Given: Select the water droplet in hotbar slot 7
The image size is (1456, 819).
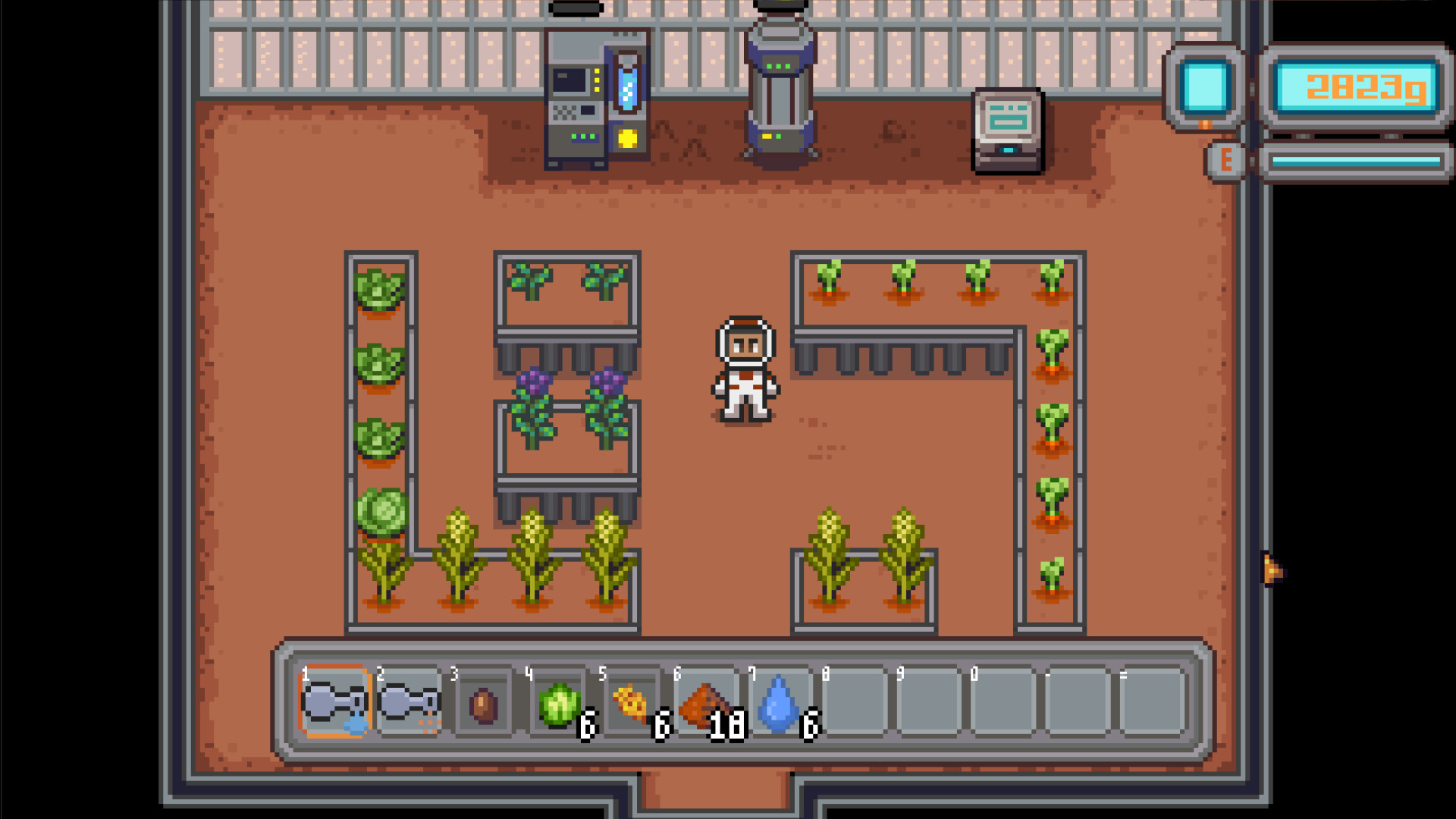Looking at the screenshot, I should [781, 705].
